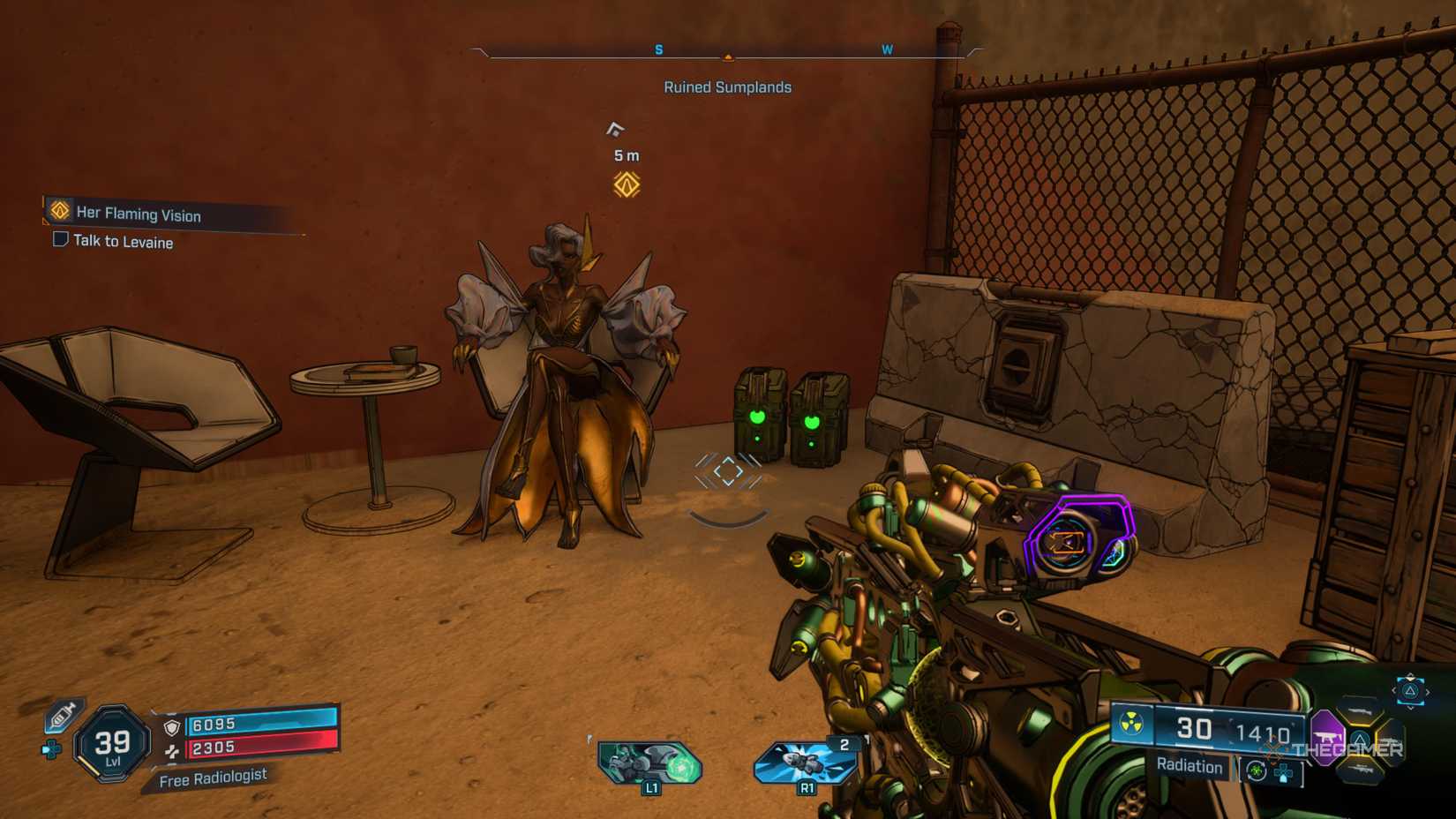Tick the Talk to Levaine objective checkbox
The height and width of the screenshot is (819, 1456).
61,239
